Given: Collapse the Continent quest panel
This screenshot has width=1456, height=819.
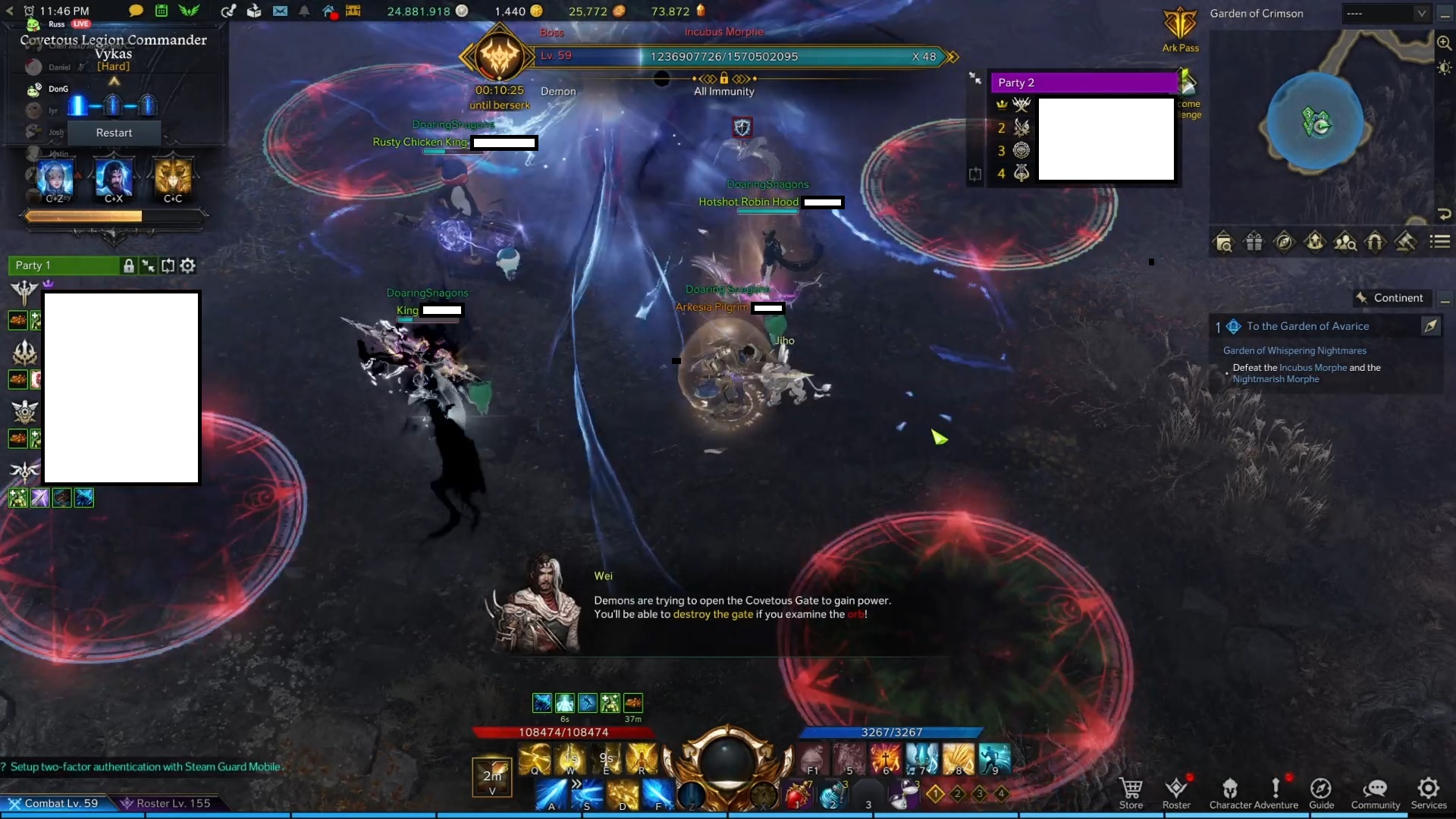Looking at the screenshot, I should pos(1445,300).
